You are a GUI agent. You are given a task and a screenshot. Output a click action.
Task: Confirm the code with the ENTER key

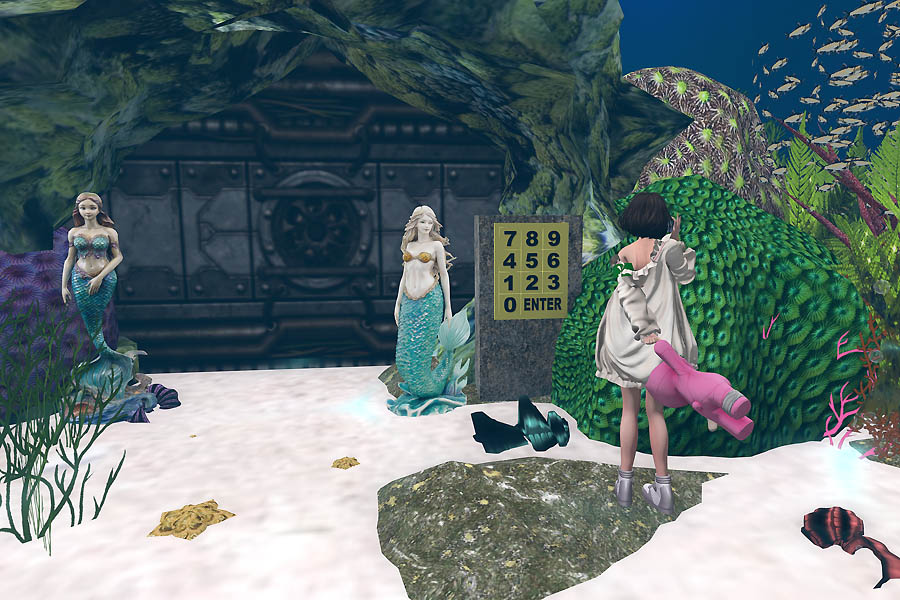[543, 304]
